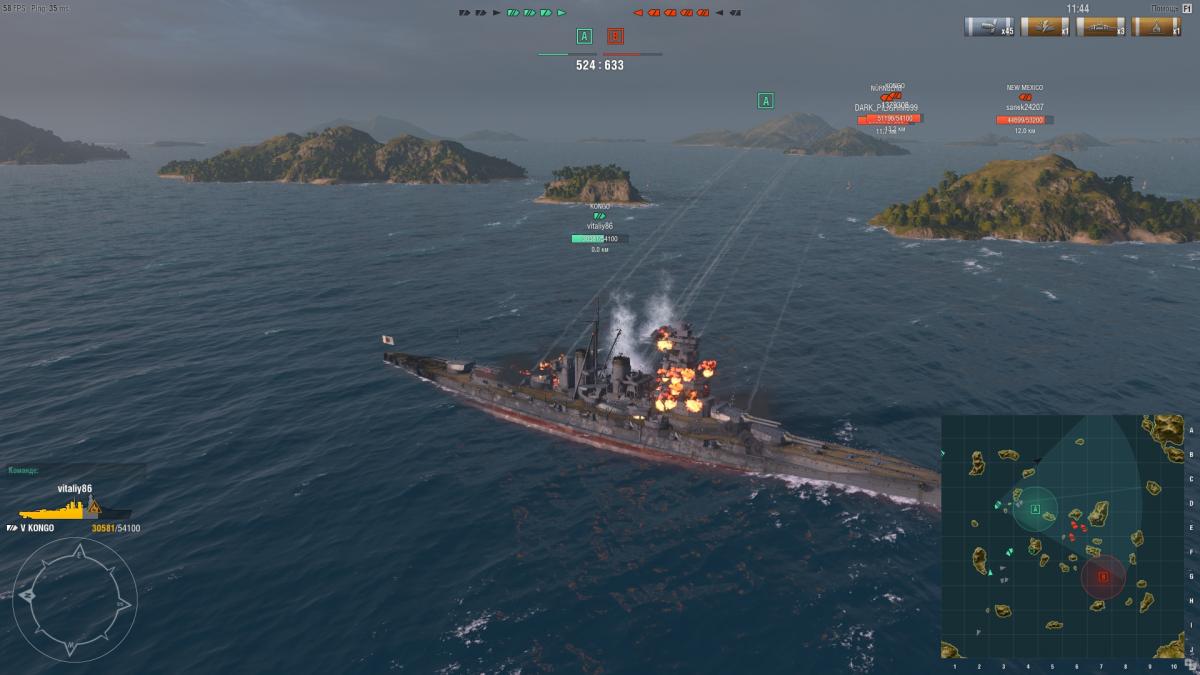The height and width of the screenshot is (675, 1200).
Task: Click the minimap resize icon
Action: pos(1189,664)
